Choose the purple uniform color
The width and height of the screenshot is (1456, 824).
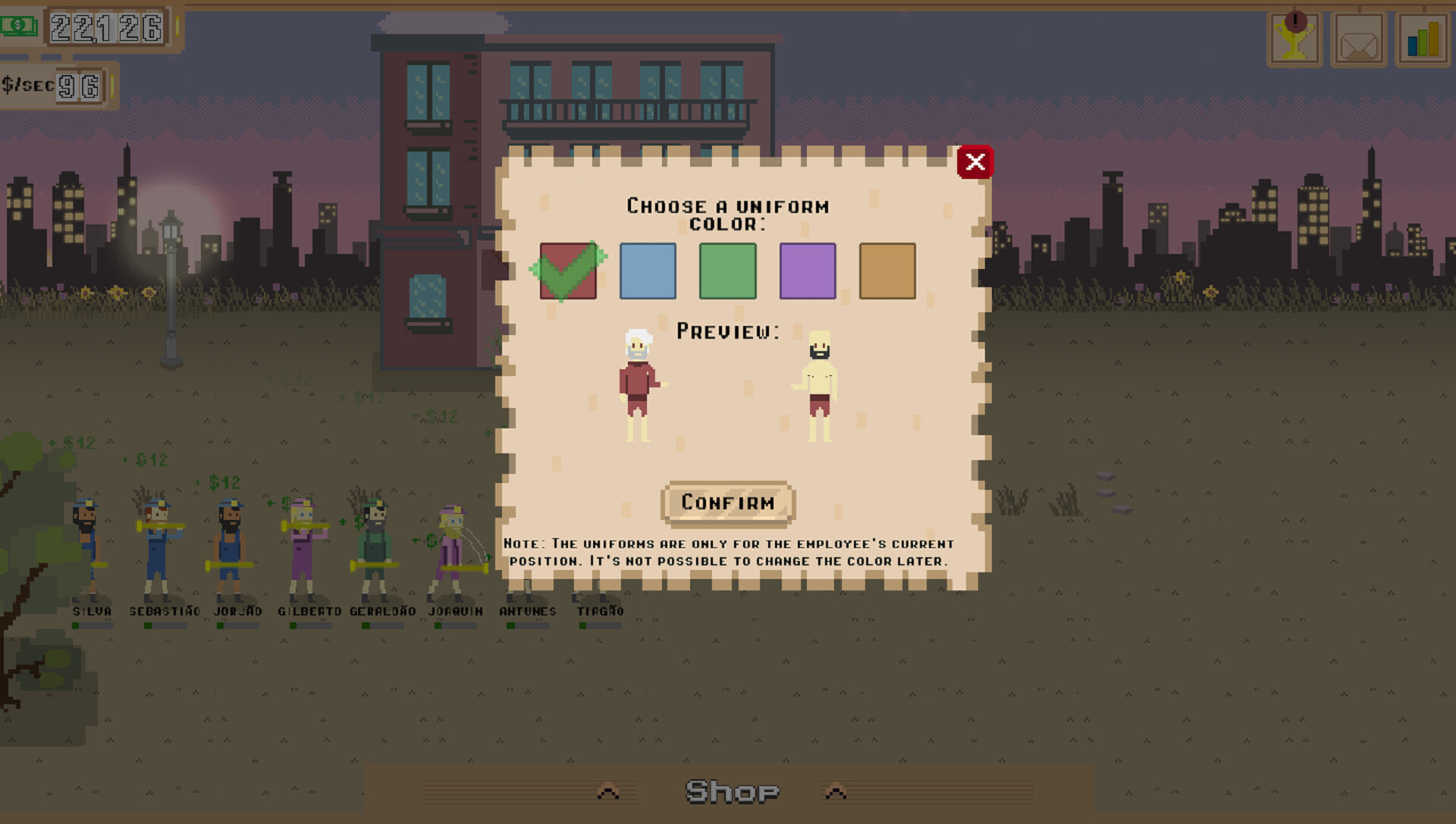(808, 271)
